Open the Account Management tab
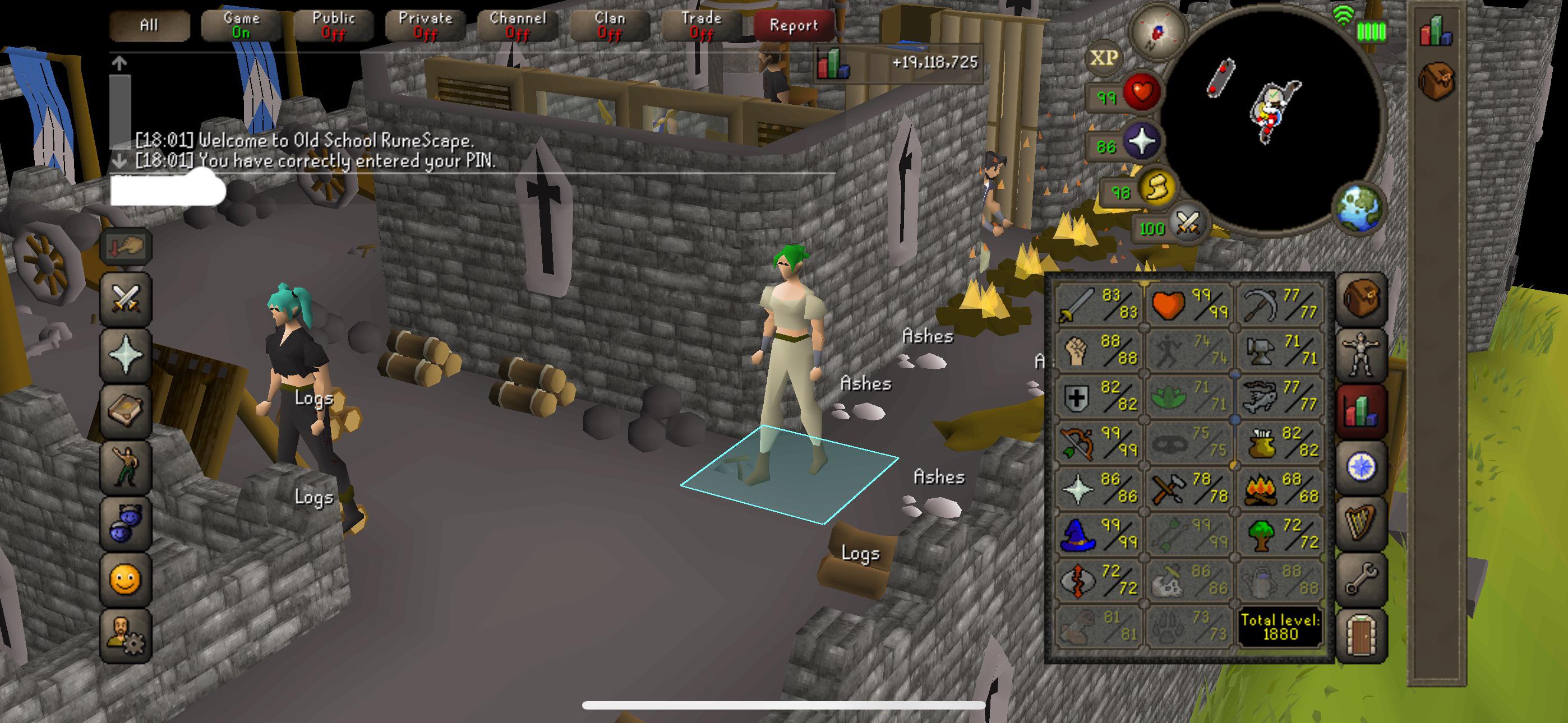 (x=125, y=633)
